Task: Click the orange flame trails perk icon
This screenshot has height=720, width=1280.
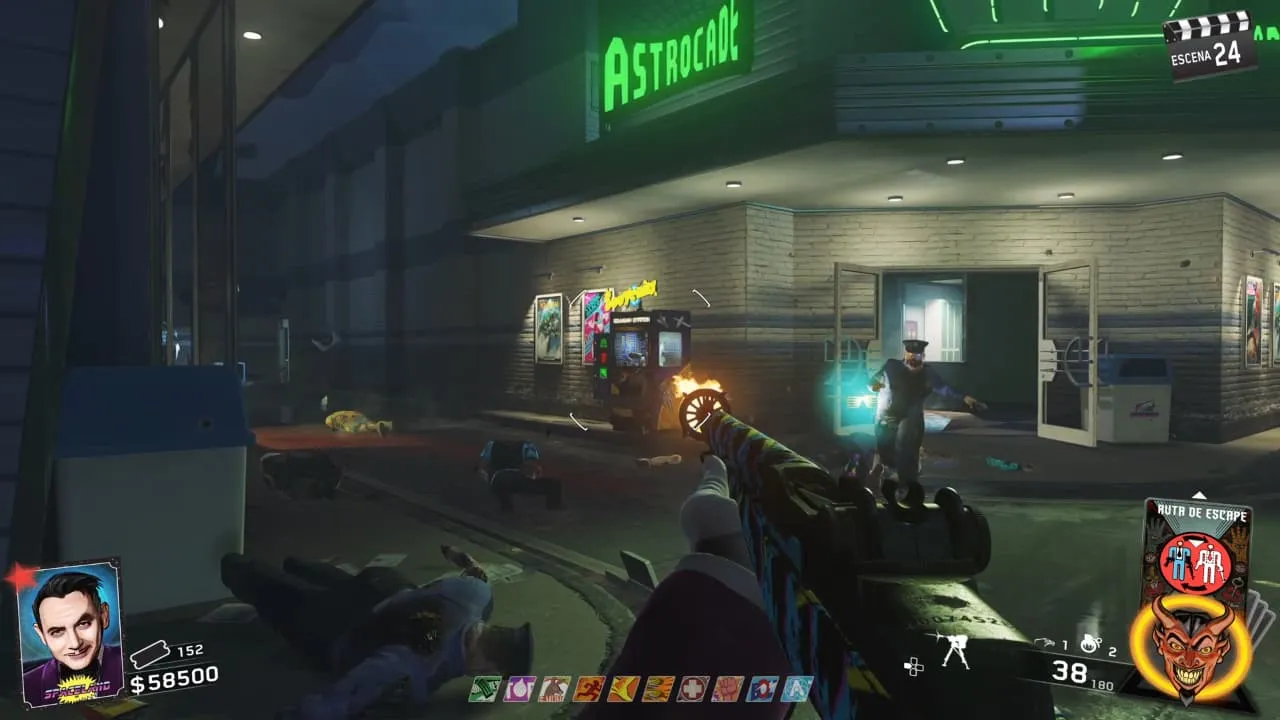Action: [x=656, y=688]
